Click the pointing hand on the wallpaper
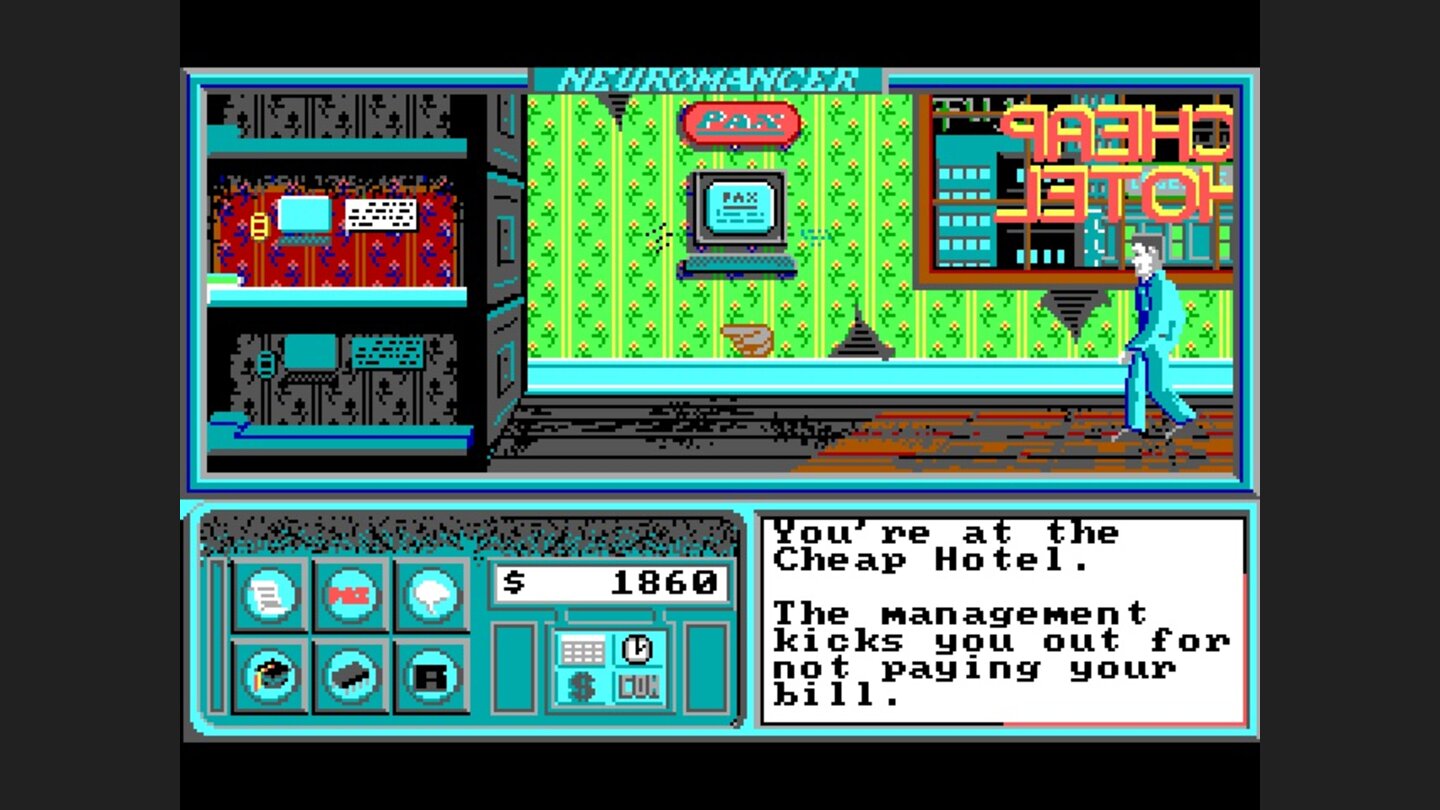This screenshot has height=810, width=1440. (745, 340)
